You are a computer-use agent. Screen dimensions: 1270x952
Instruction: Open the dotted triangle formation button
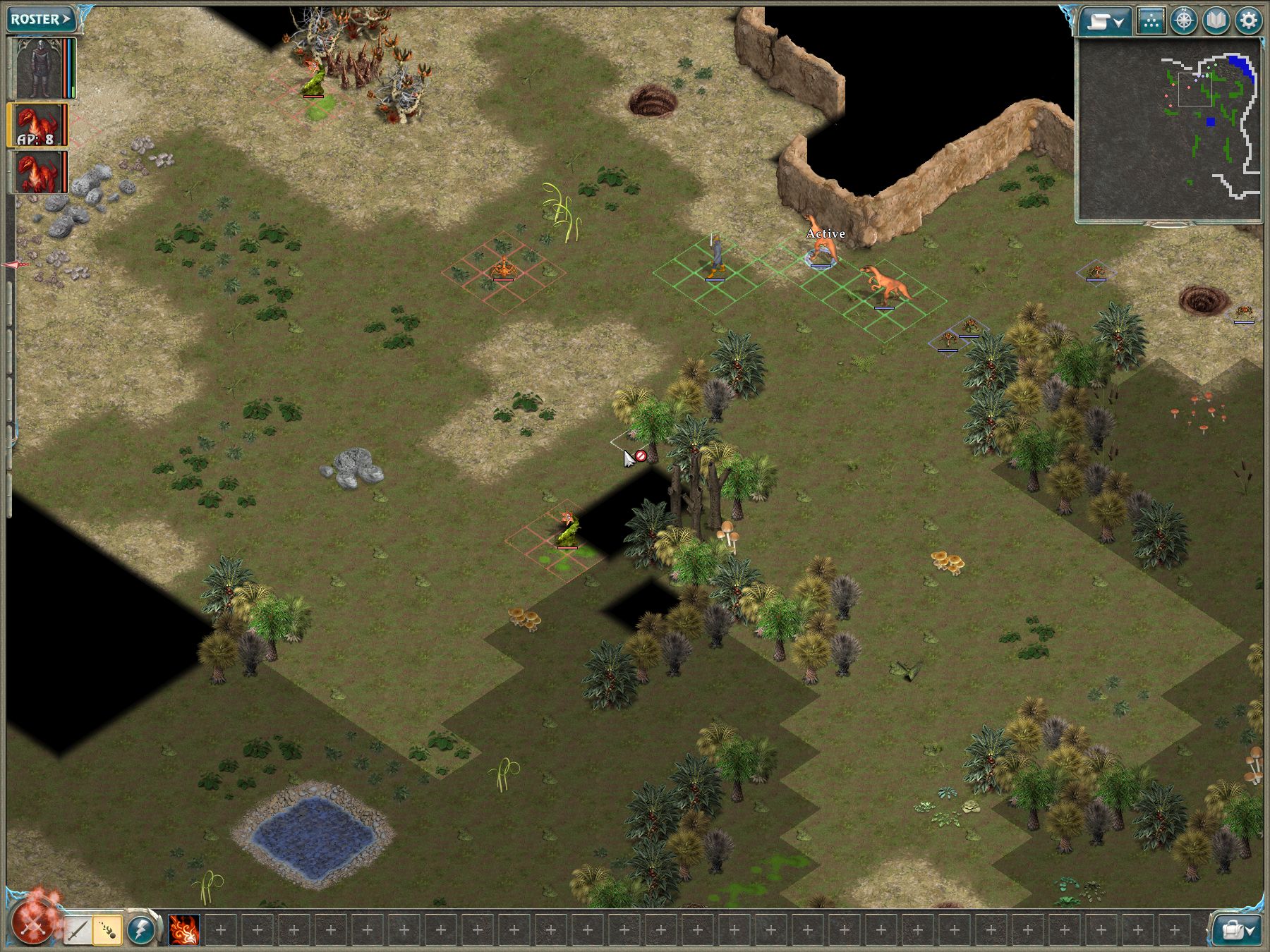point(1151,21)
